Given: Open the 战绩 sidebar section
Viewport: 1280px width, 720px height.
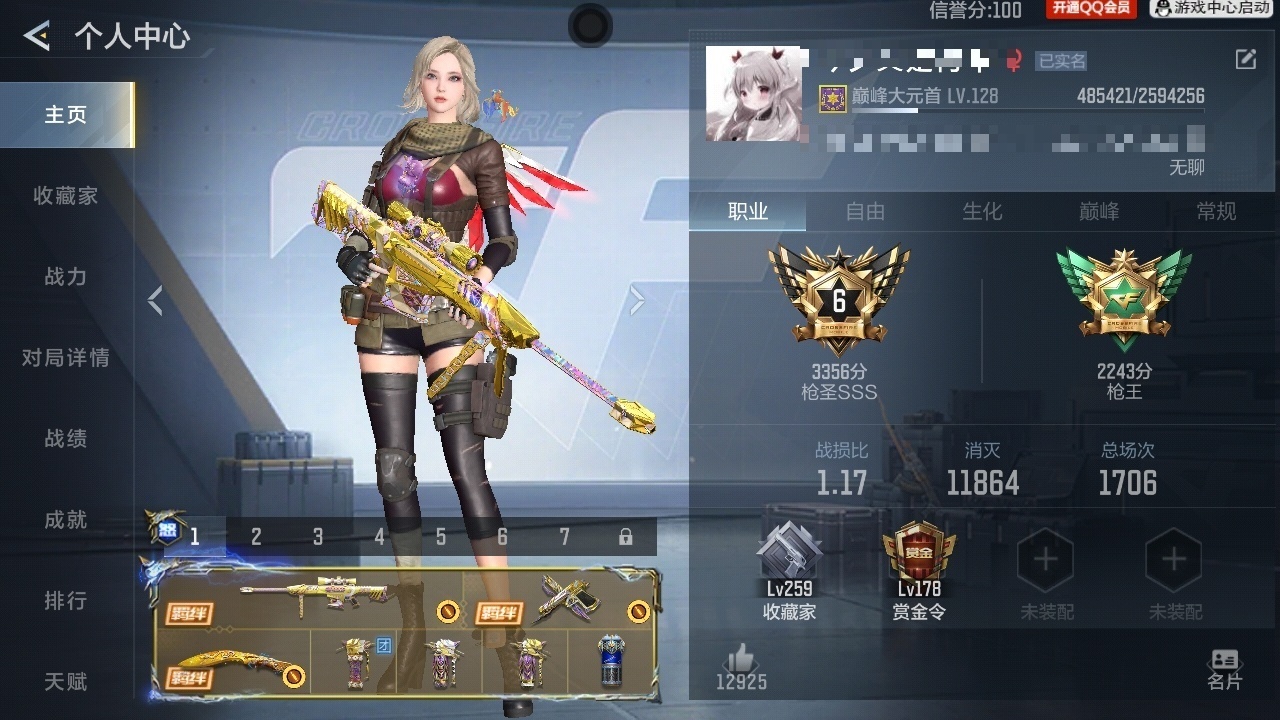Looking at the screenshot, I should [66, 439].
